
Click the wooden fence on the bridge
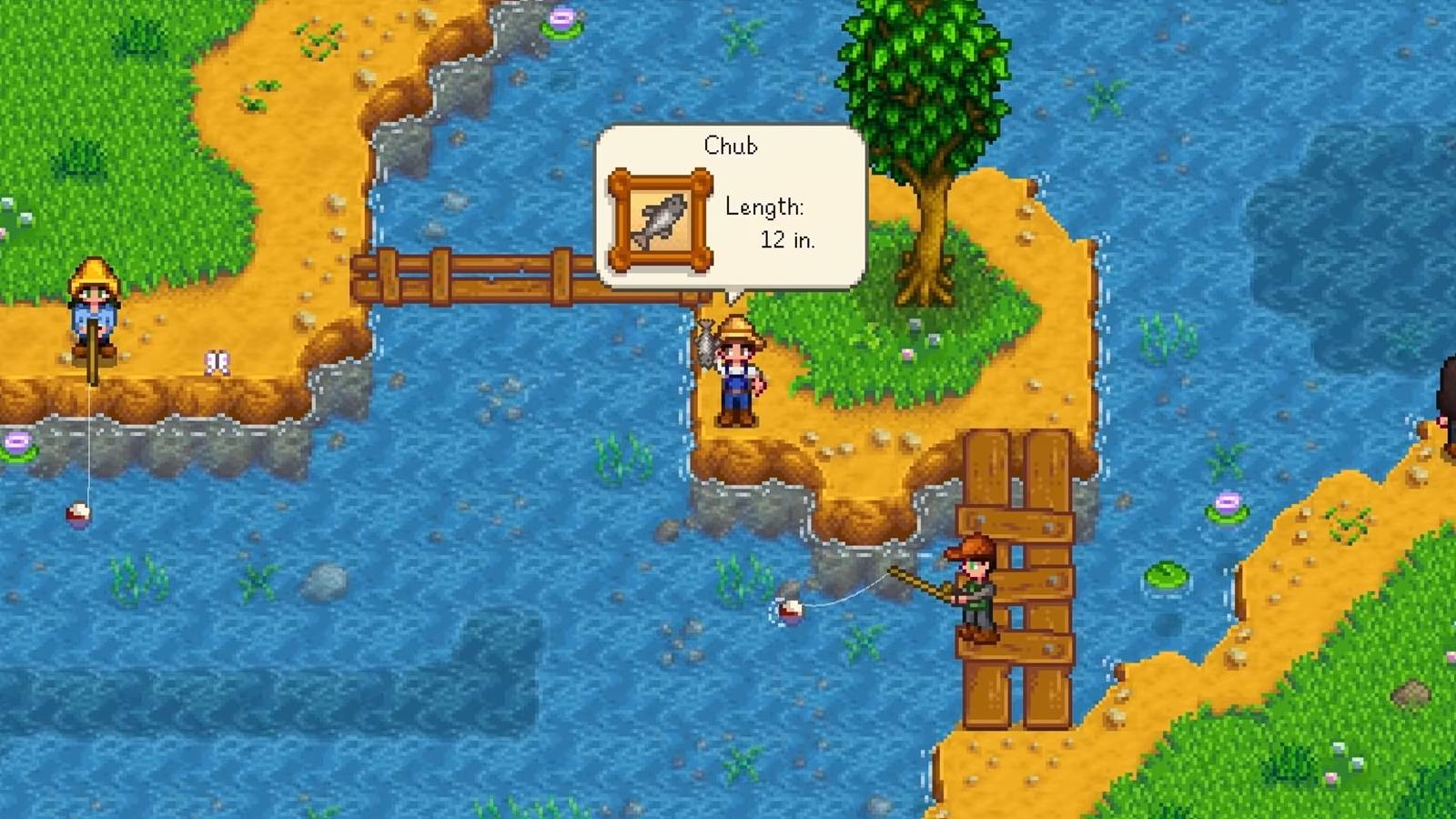[473, 273]
